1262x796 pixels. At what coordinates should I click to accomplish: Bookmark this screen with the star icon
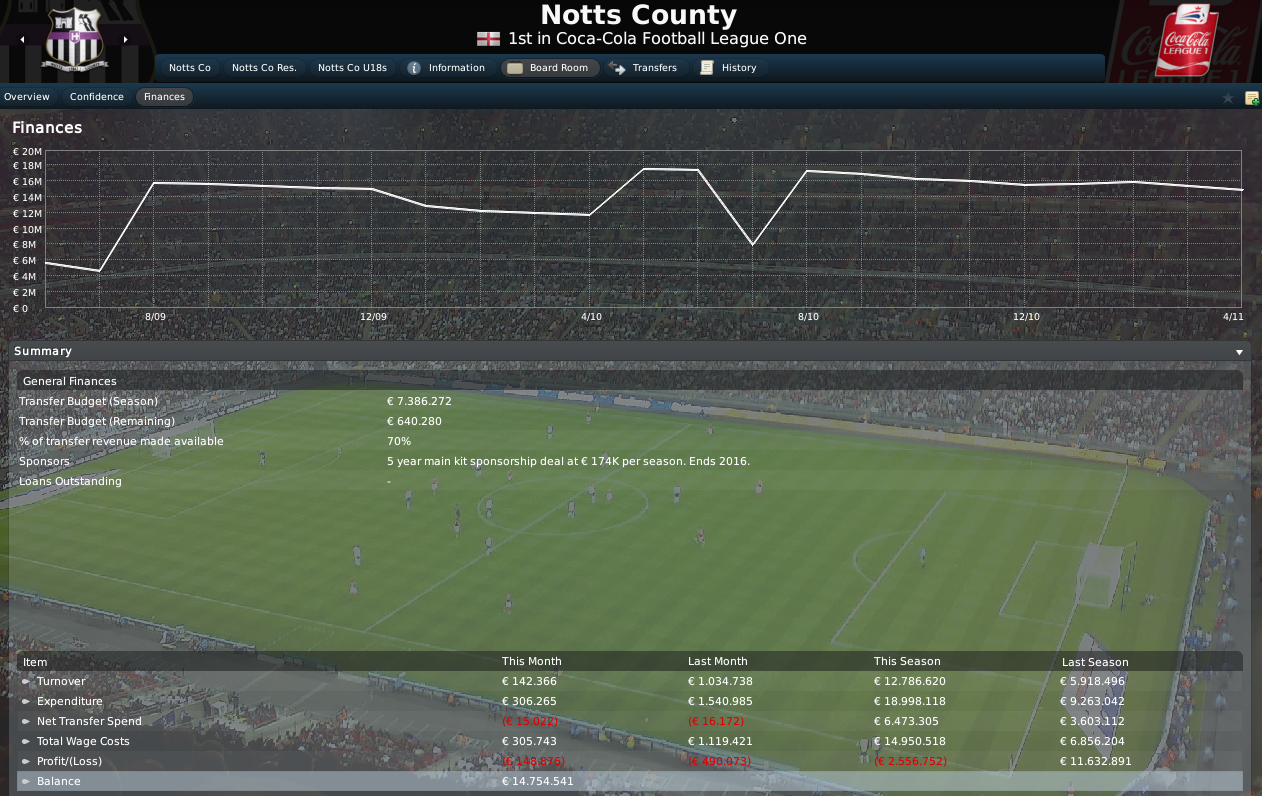click(1228, 98)
